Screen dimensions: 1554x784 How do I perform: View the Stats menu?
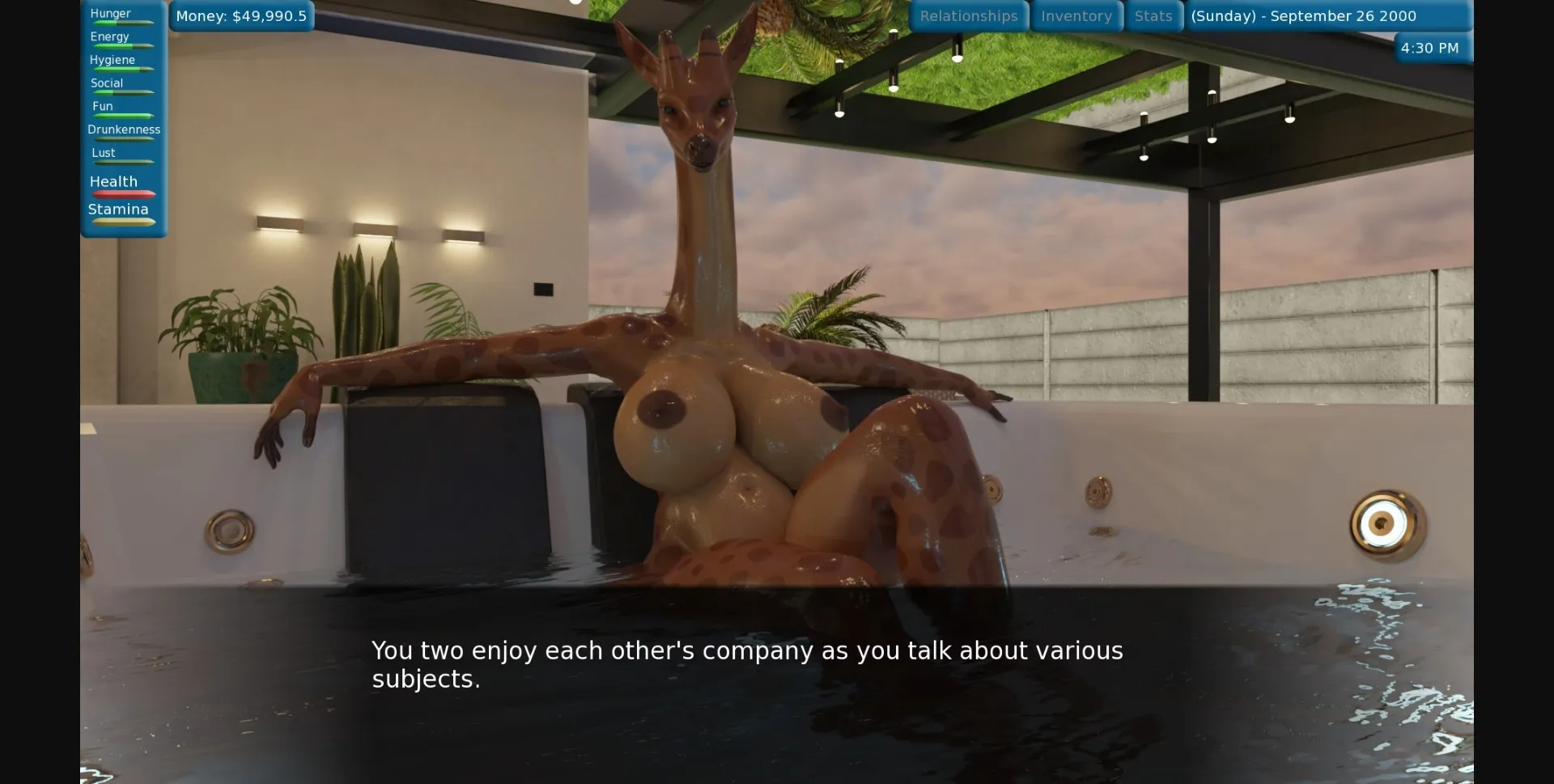[1153, 15]
